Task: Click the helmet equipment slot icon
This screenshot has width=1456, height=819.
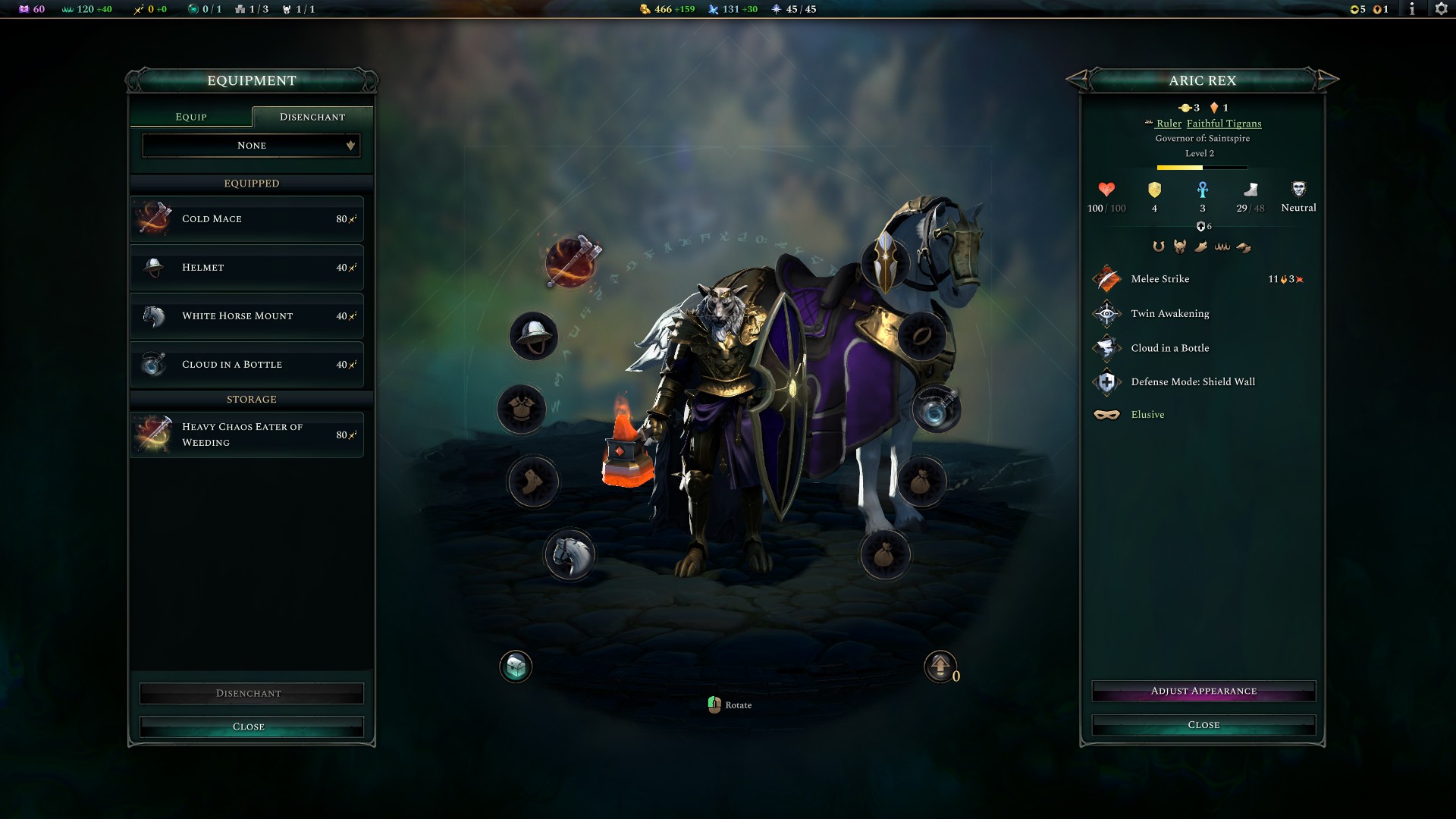Action: pyautogui.click(x=533, y=336)
